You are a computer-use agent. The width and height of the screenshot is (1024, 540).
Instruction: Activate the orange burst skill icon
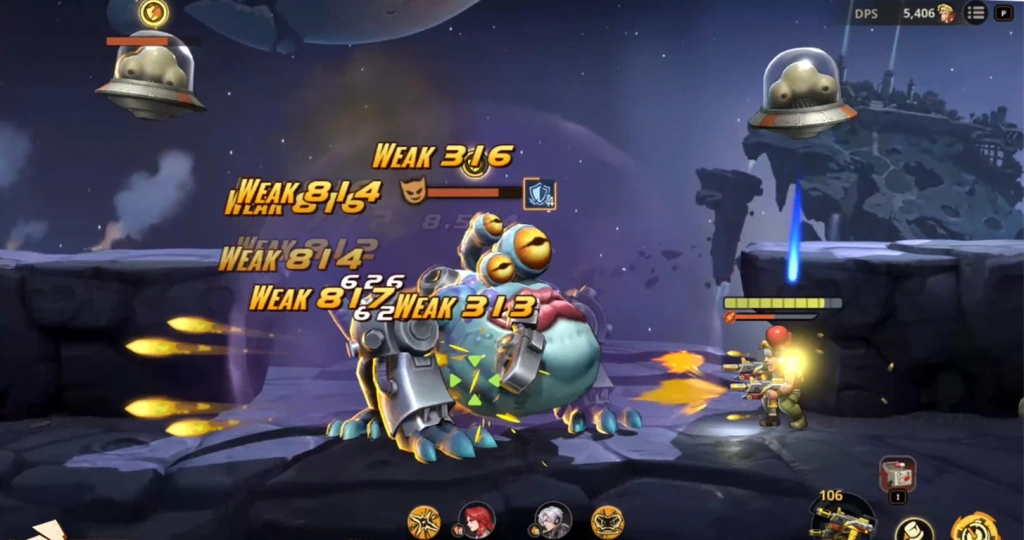[x=424, y=521]
